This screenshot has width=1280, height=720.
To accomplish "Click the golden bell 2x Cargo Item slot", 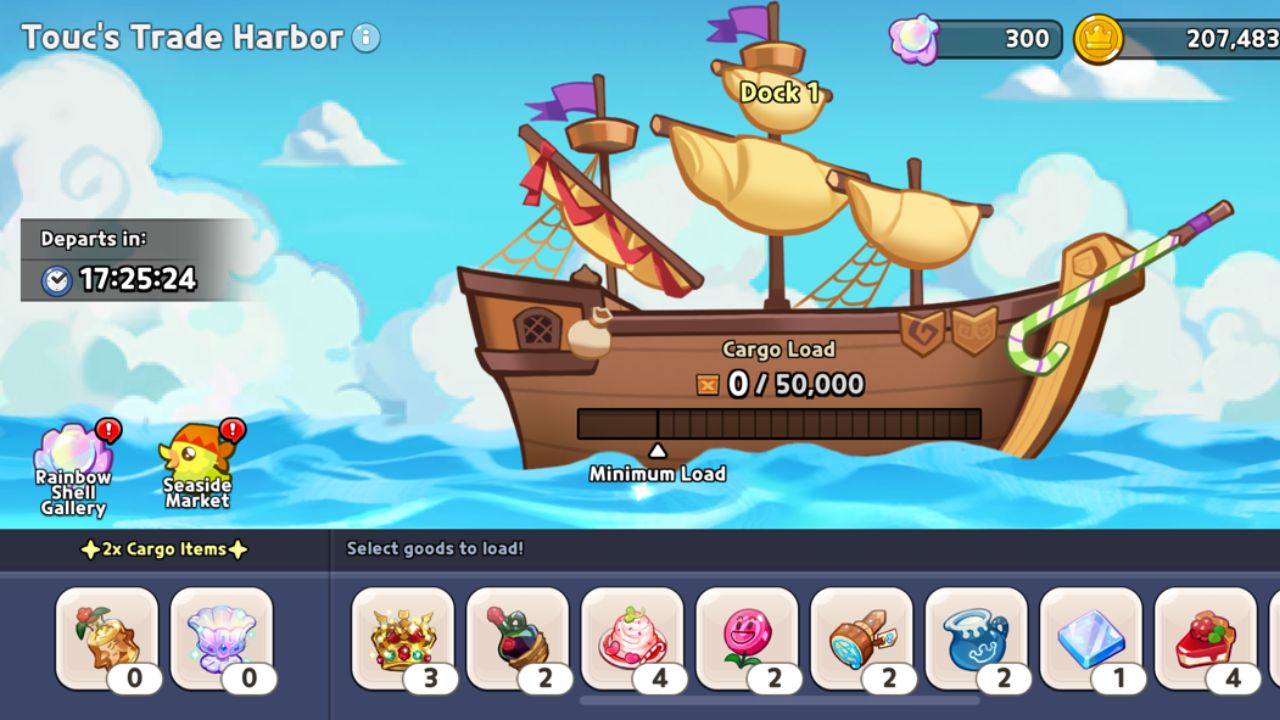I will tap(107, 637).
